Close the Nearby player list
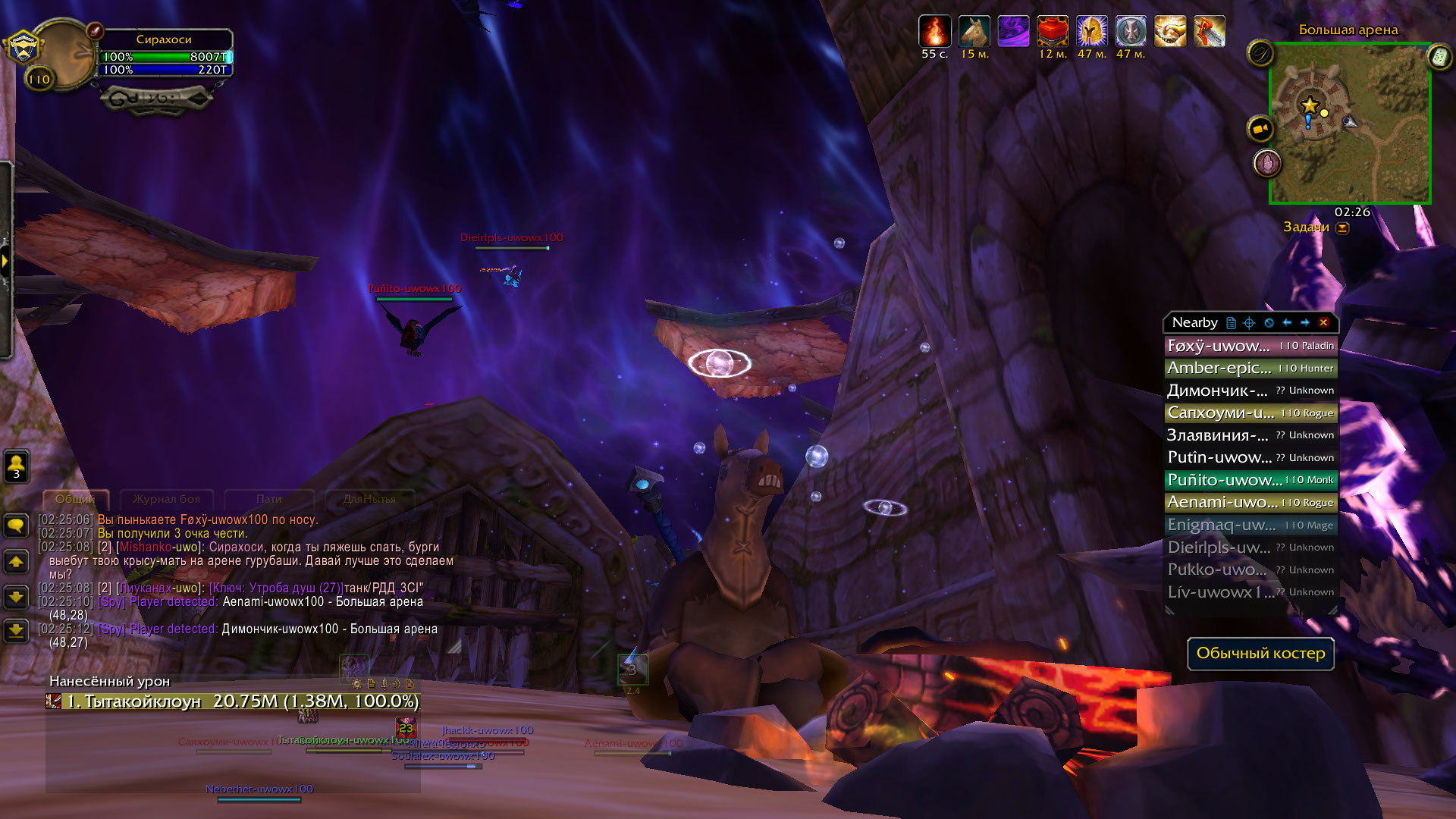 click(x=1323, y=322)
